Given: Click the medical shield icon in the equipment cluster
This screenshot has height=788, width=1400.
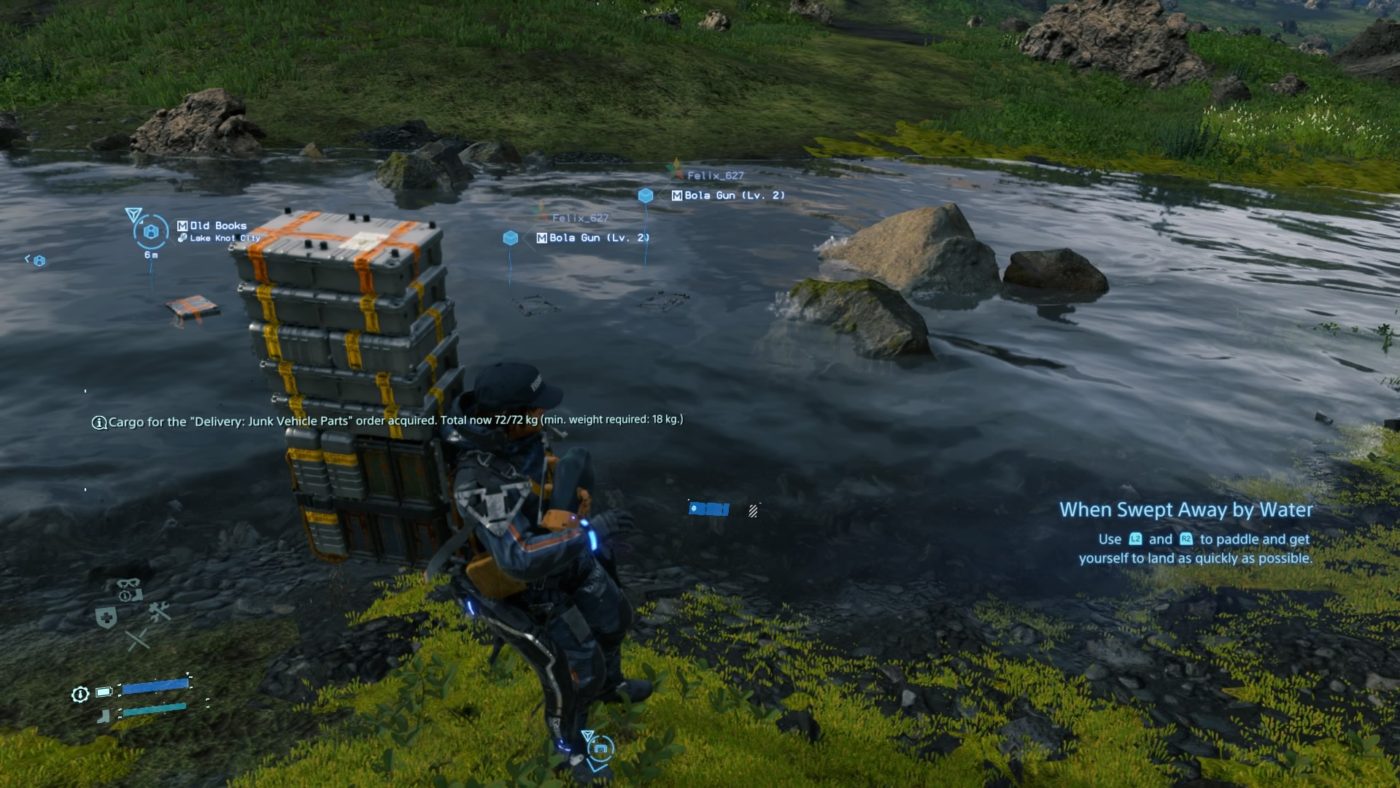Looking at the screenshot, I should click(x=107, y=616).
